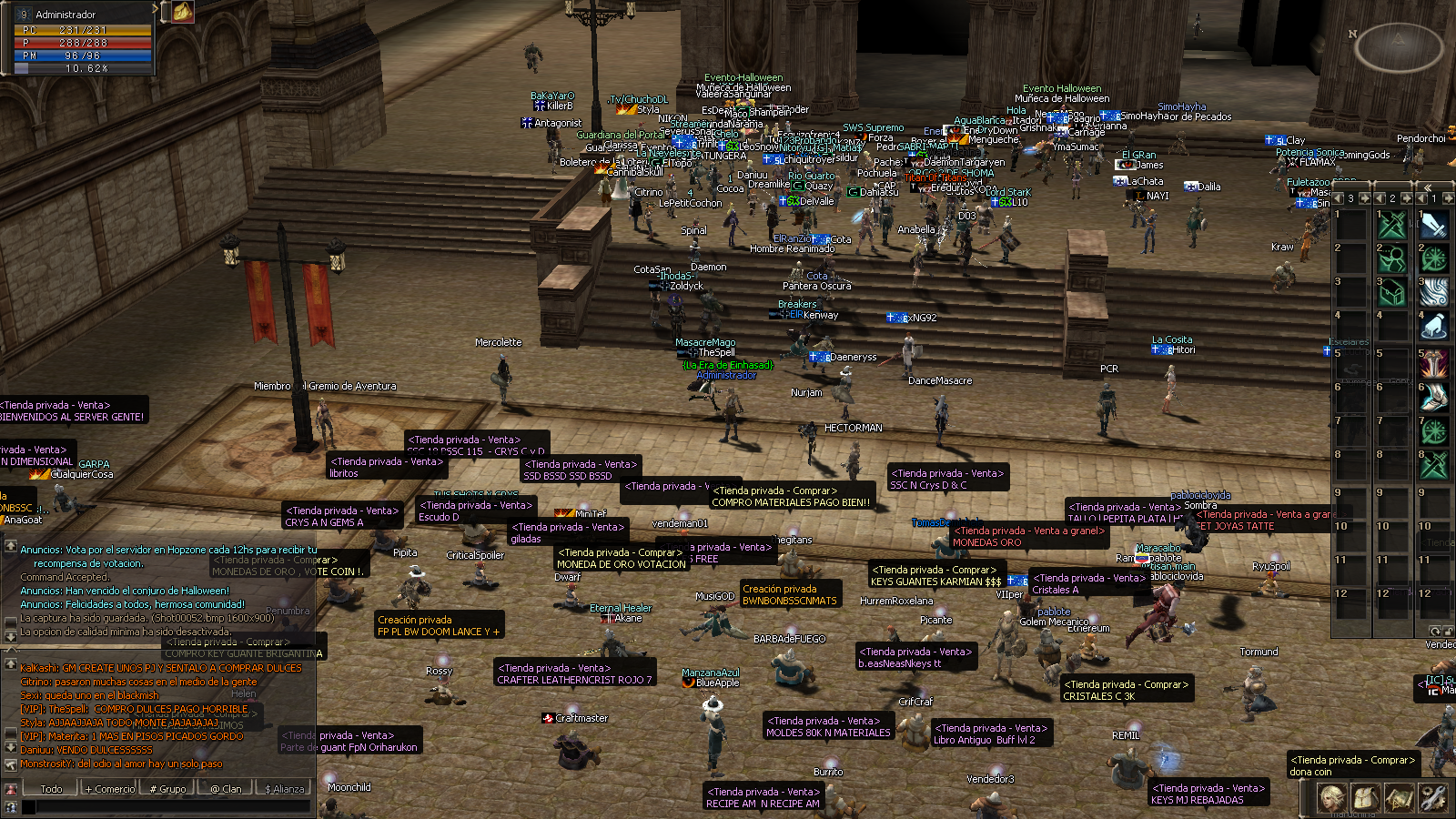
Task: Click the compass radar in the corner
Action: (1398, 46)
